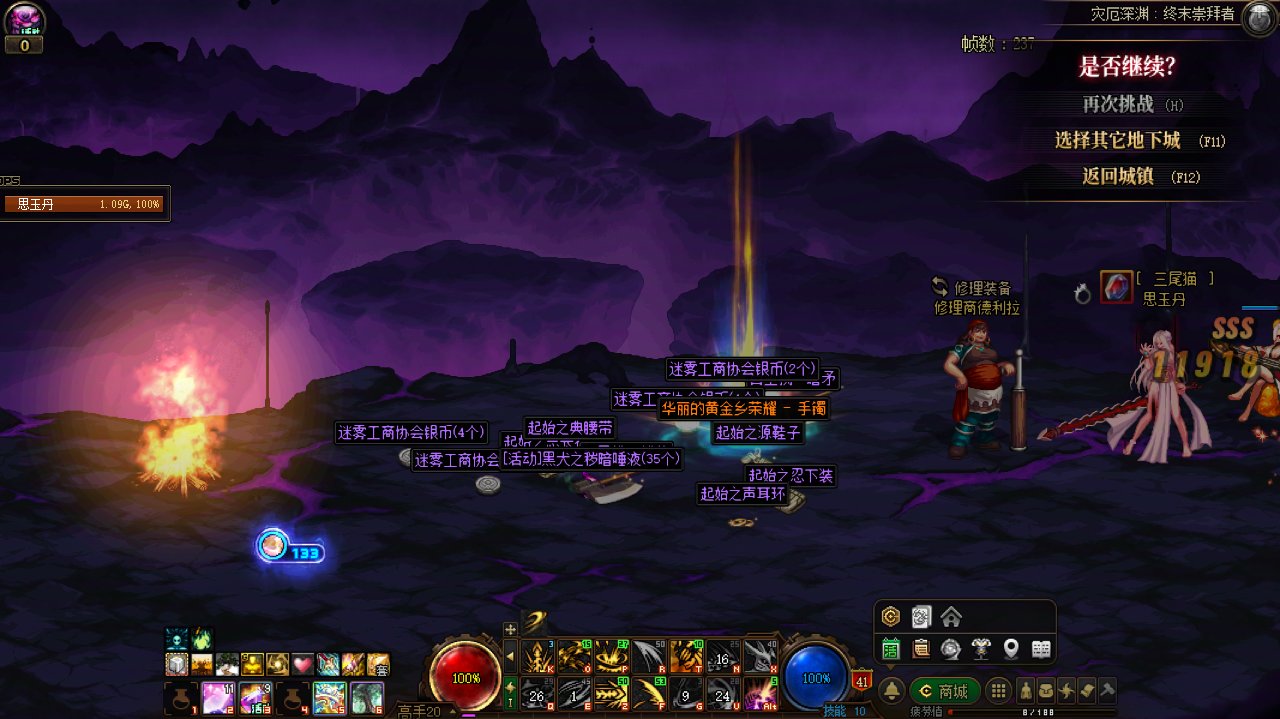Open the hammer icon in the bottom-right menu
This screenshot has height=719, width=1280.
1107,691
